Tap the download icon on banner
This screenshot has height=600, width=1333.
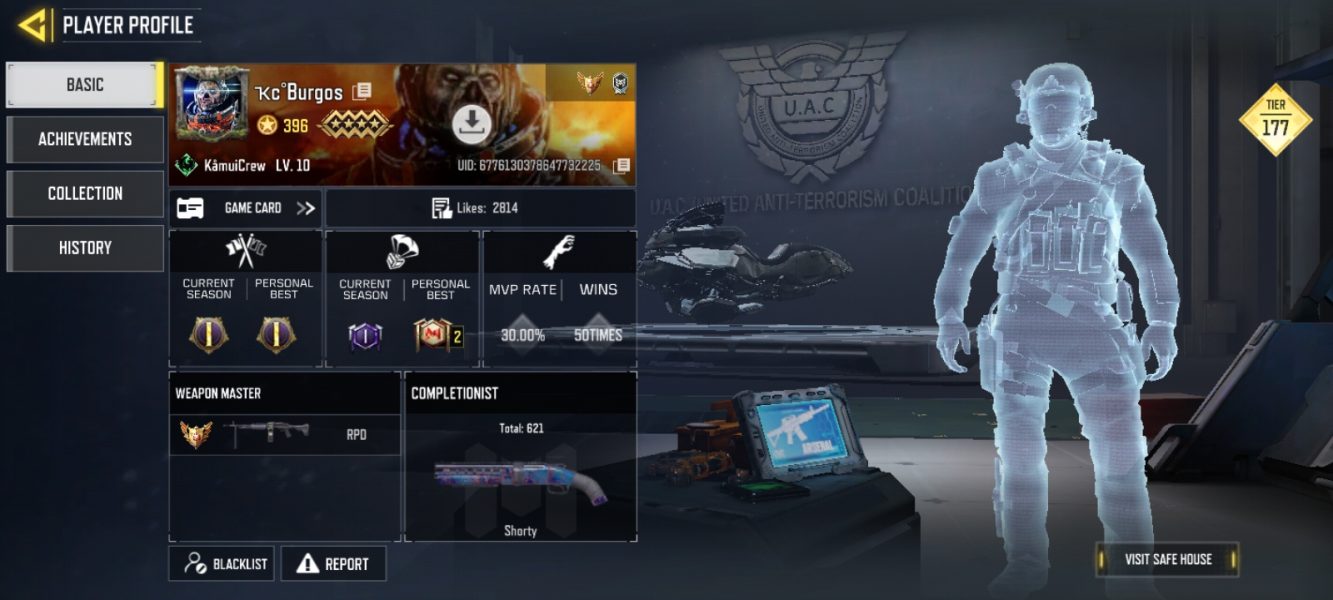pyautogui.click(x=470, y=124)
